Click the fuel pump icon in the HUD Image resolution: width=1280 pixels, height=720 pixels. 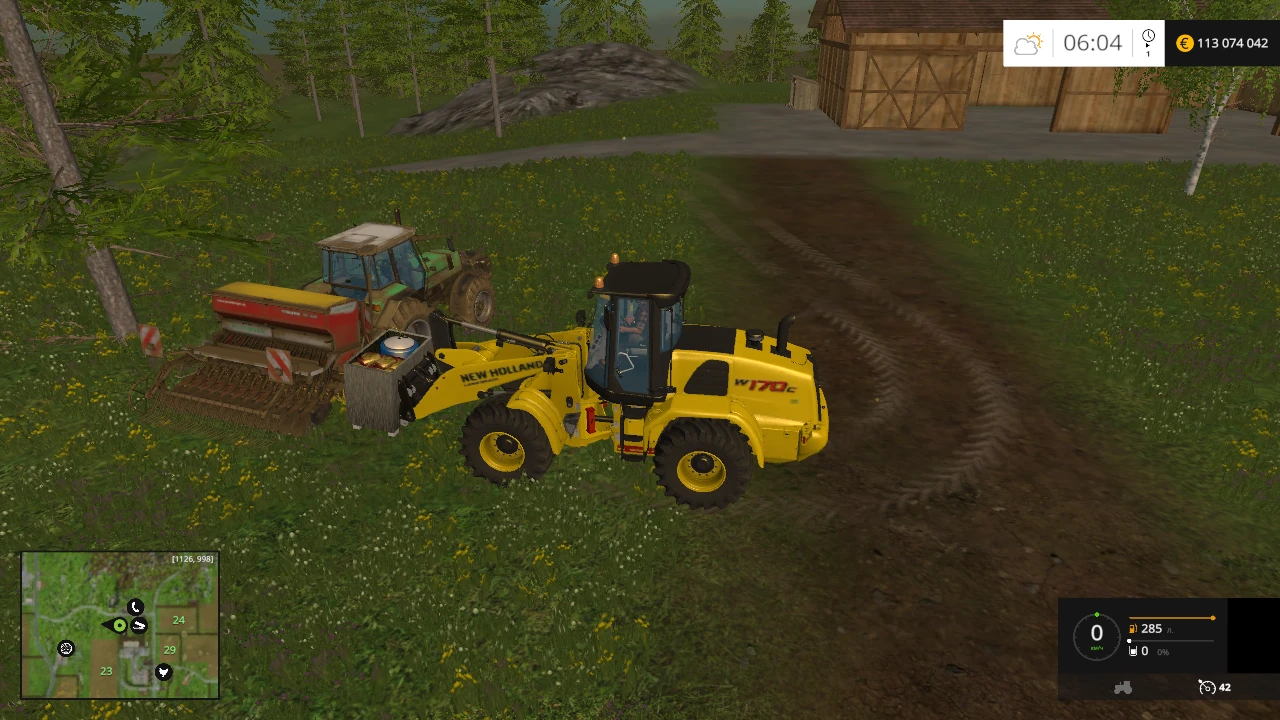pyautogui.click(x=1132, y=629)
